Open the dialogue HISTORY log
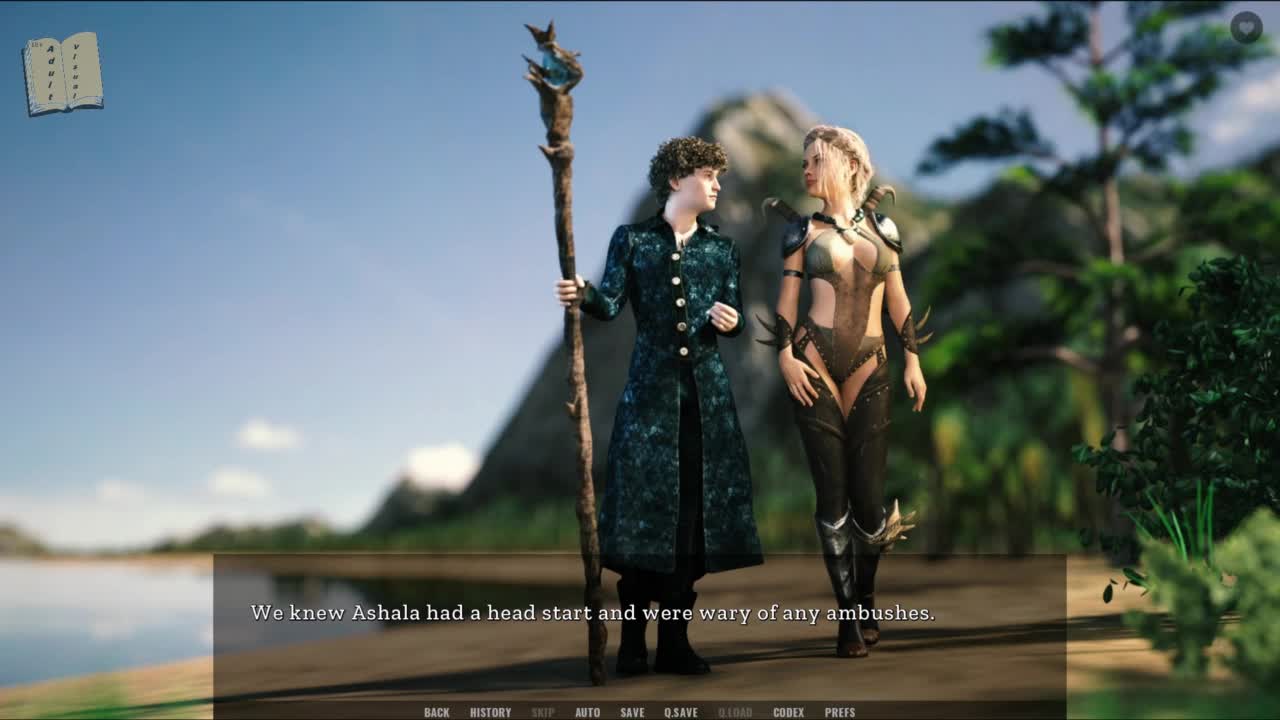 point(490,712)
